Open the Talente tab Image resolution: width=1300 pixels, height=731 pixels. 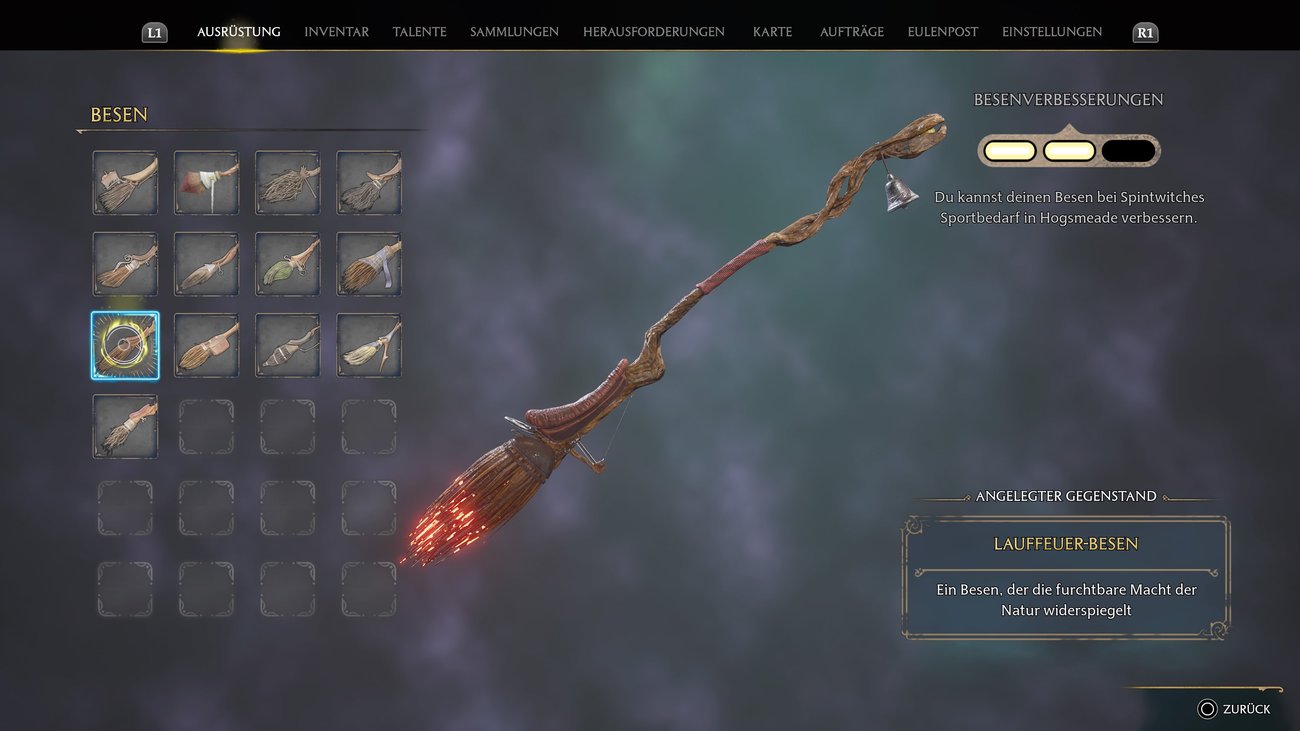point(419,32)
